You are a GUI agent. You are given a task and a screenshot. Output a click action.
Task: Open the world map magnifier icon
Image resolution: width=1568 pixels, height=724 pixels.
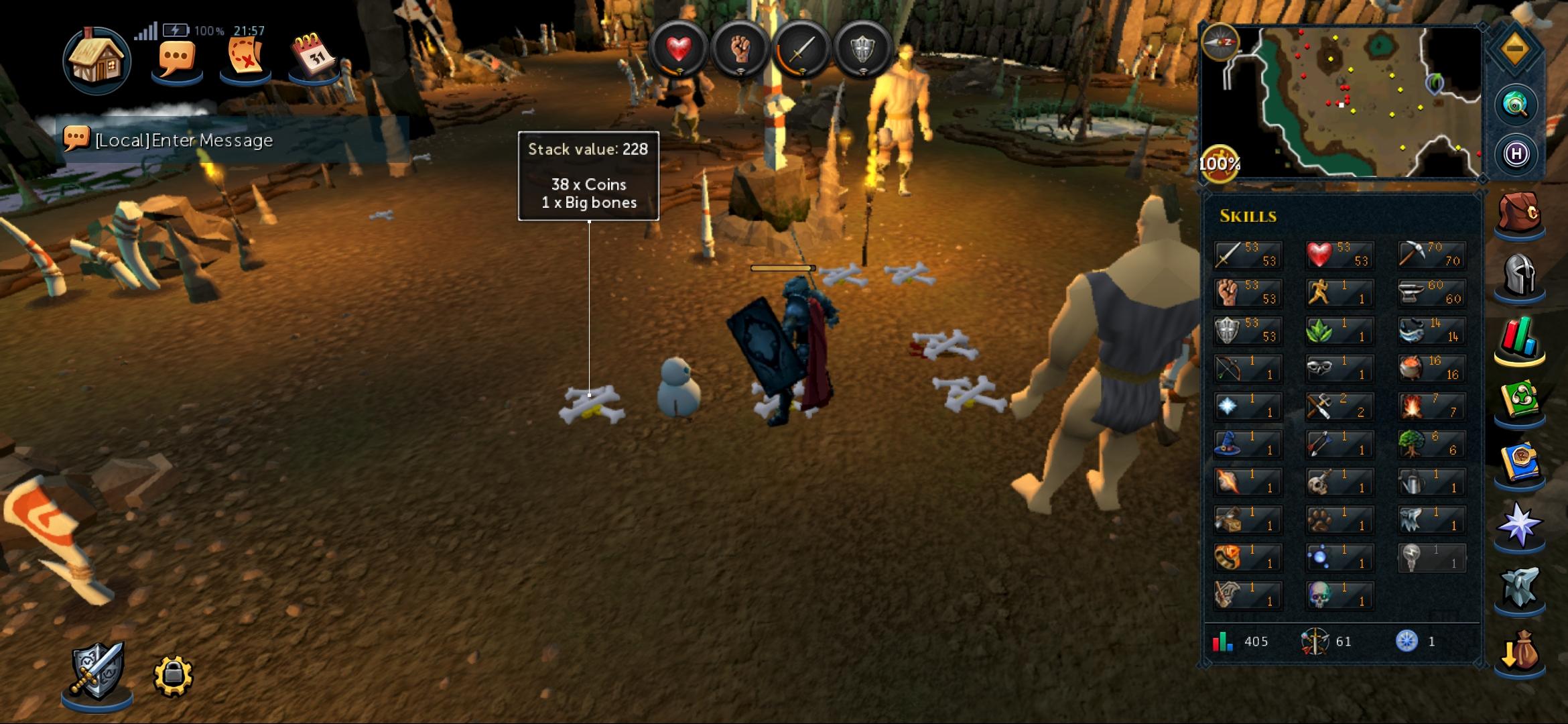[1515, 104]
